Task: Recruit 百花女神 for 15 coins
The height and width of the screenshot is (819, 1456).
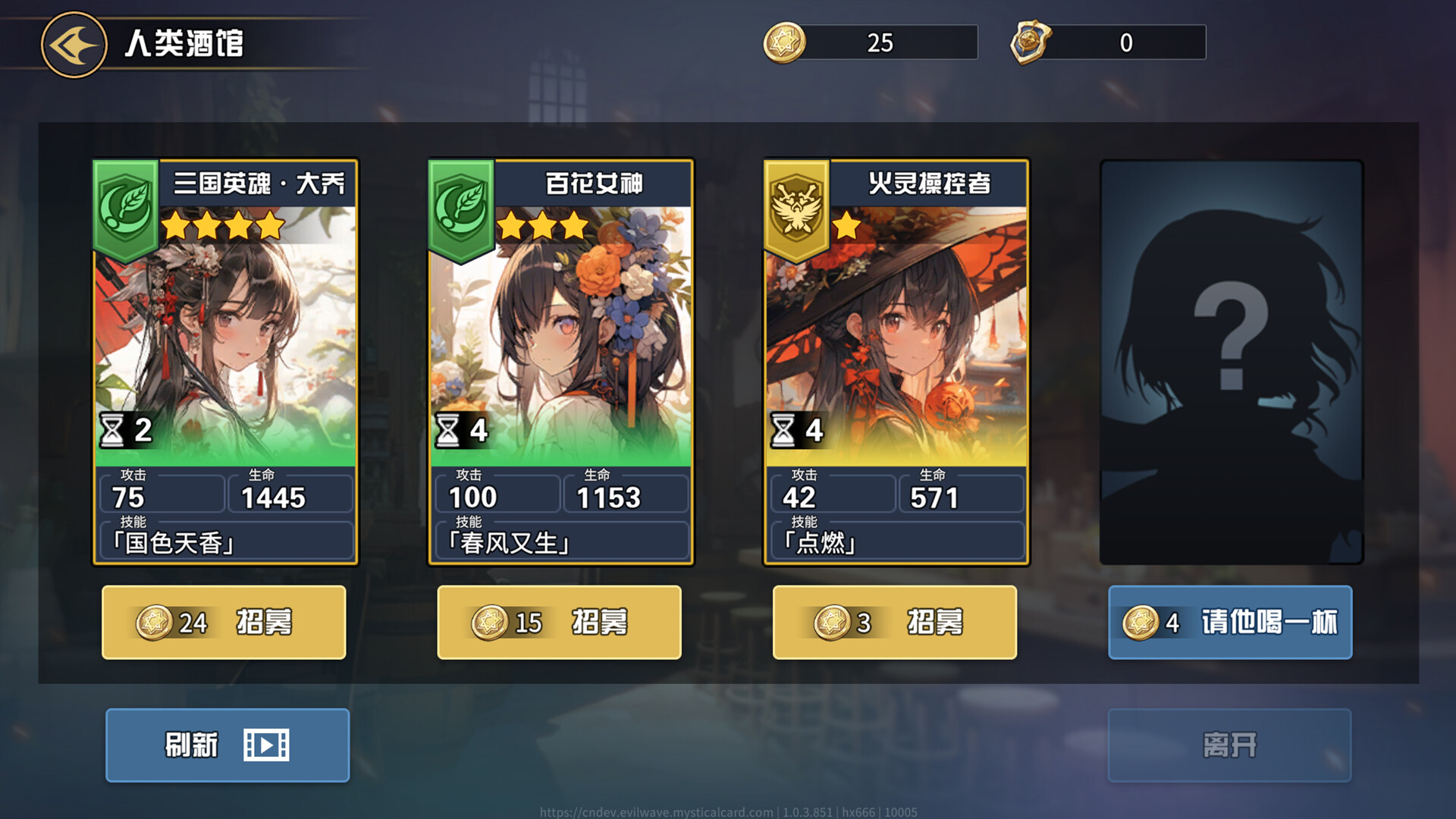Action: [x=560, y=622]
